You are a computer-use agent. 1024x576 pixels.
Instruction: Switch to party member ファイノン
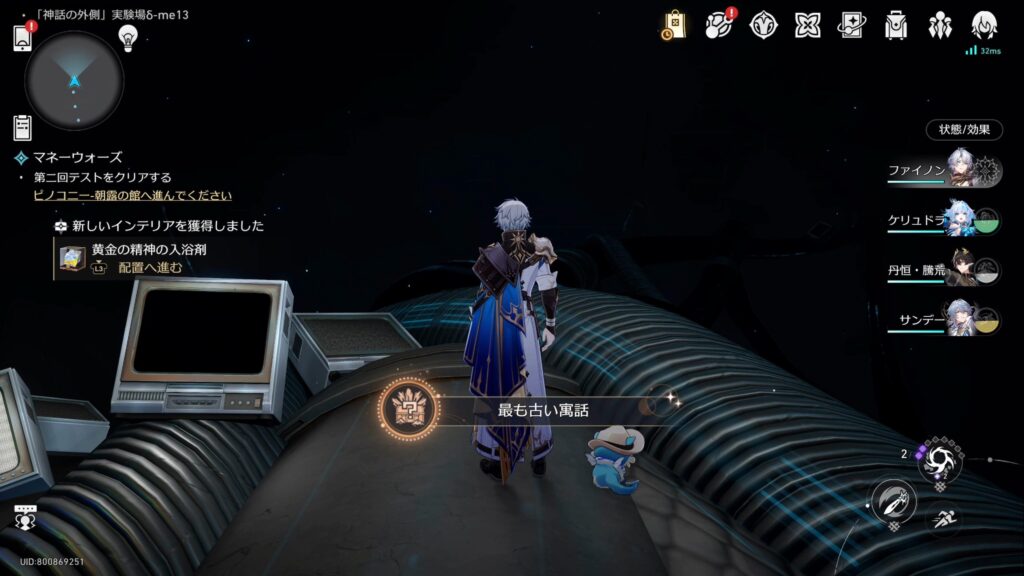click(944, 170)
